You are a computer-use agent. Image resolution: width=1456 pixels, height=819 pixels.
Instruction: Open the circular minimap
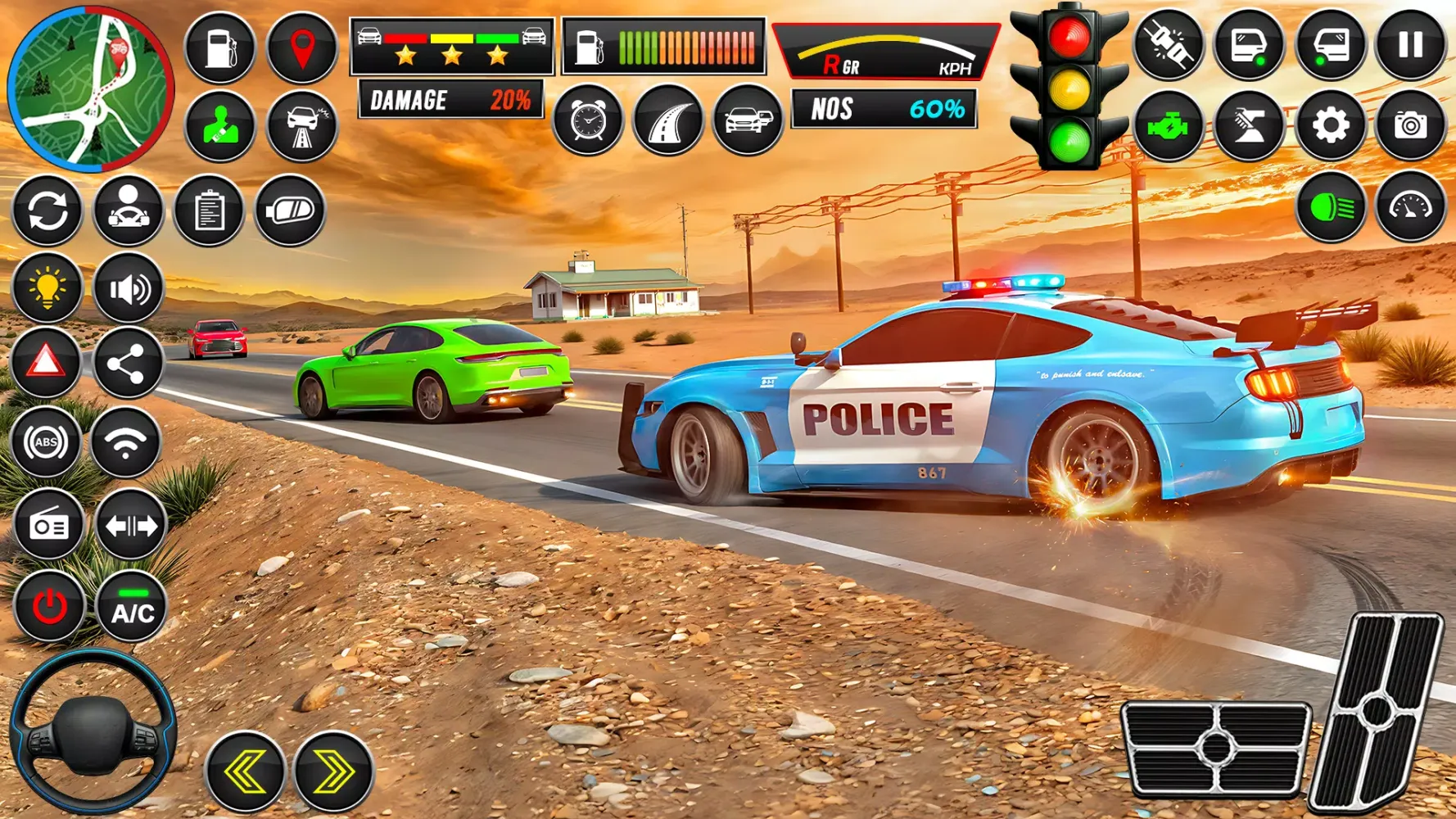click(x=90, y=88)
